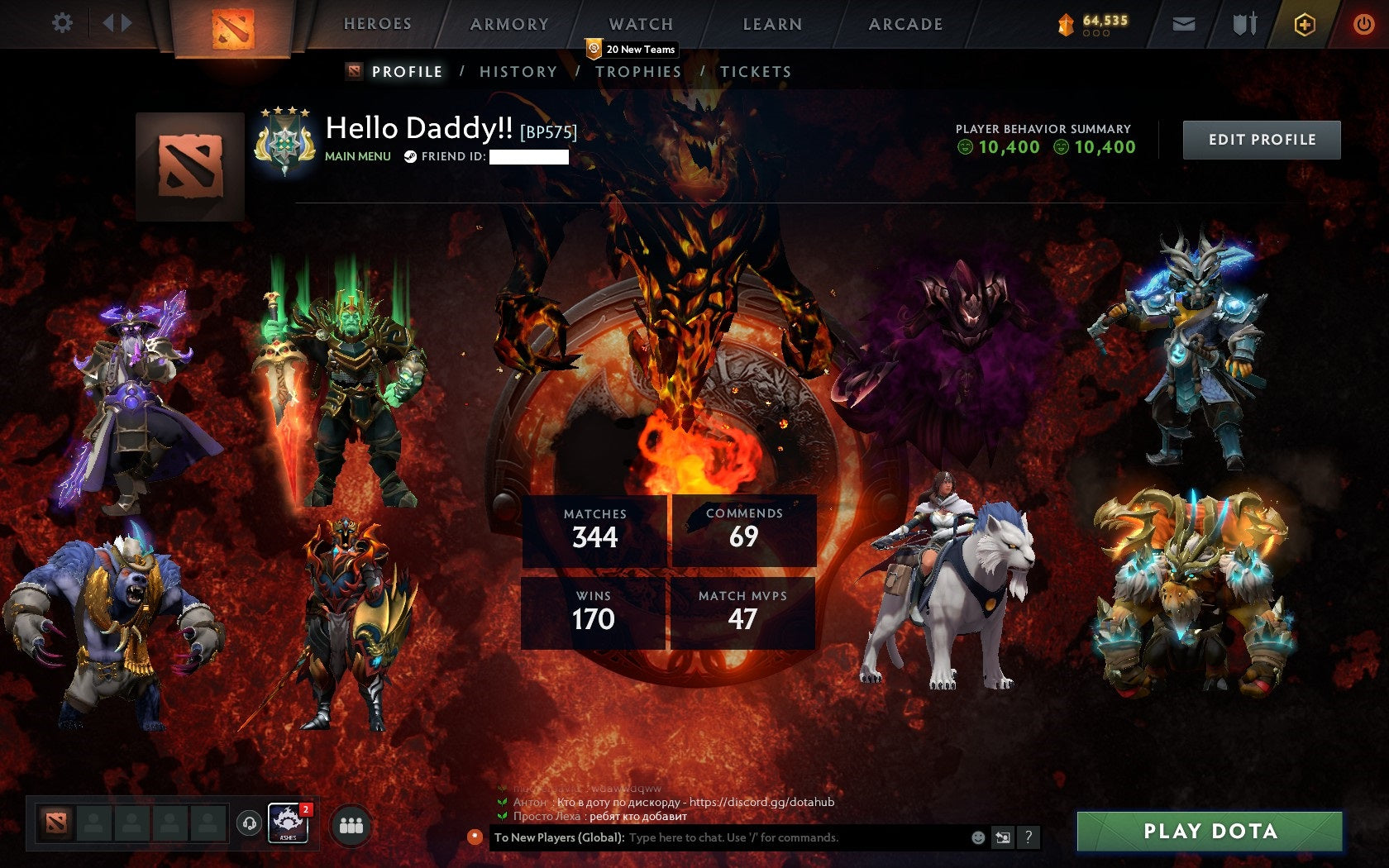The image size is (1389, 868).
Task: Open the New Players Global channel selector
Action: pos(558,837)
